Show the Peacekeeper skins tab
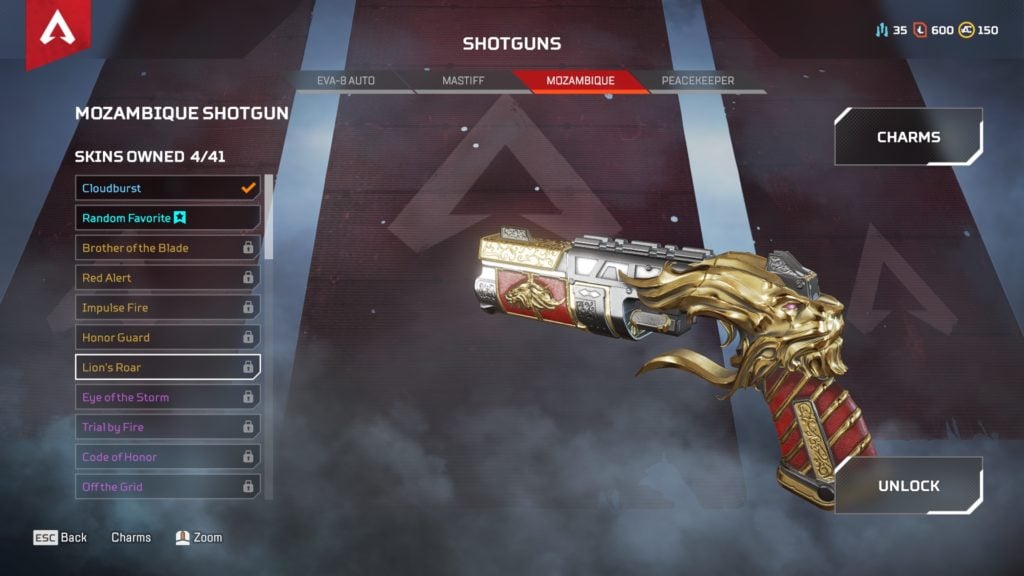1024x576 pixels. (697, 80)
